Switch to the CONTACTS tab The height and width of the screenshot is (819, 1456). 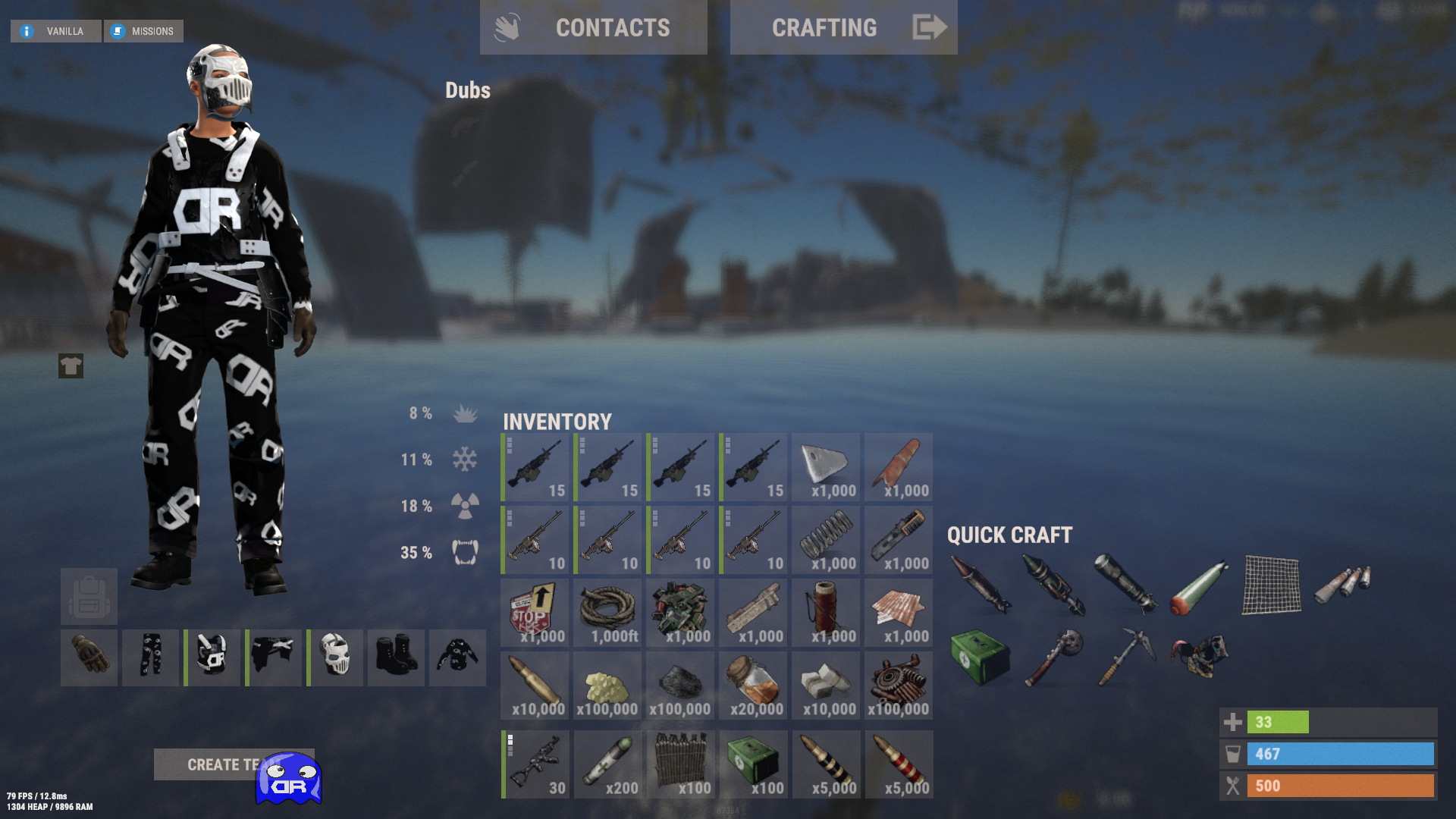(x=612, y=27)
